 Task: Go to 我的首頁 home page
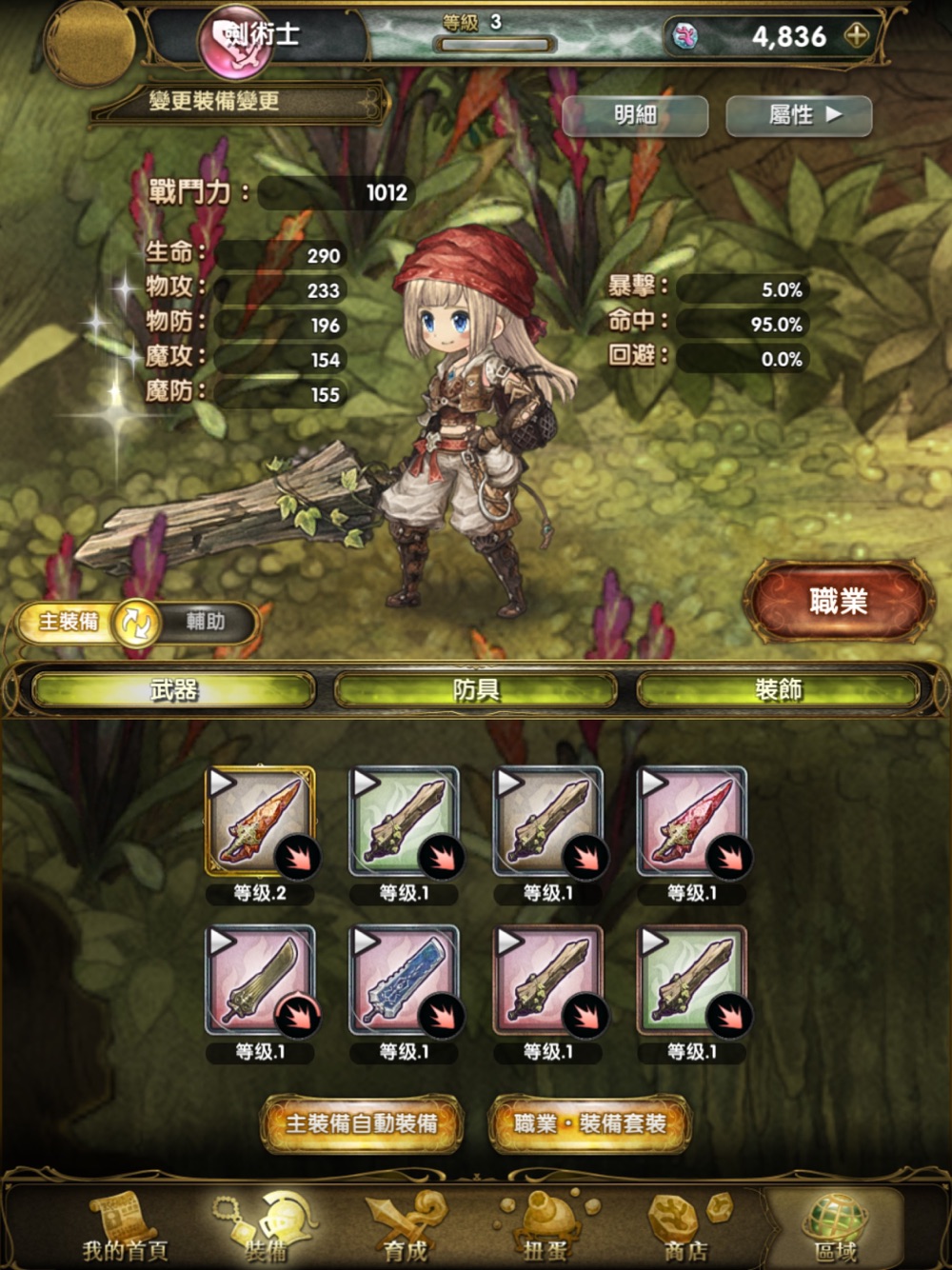click(123, 1226)
